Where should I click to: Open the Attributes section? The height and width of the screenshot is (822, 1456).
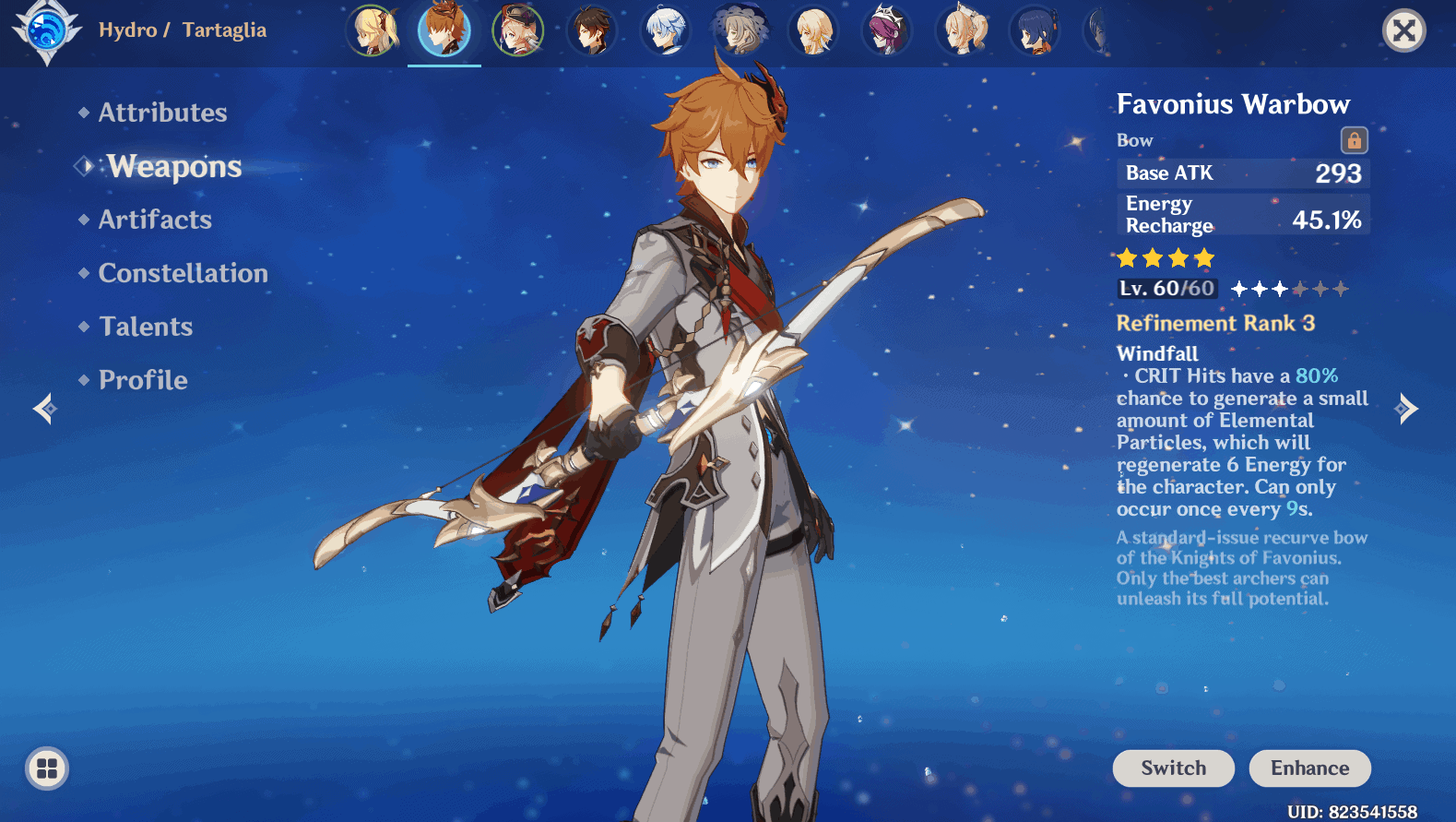point(162,113)
